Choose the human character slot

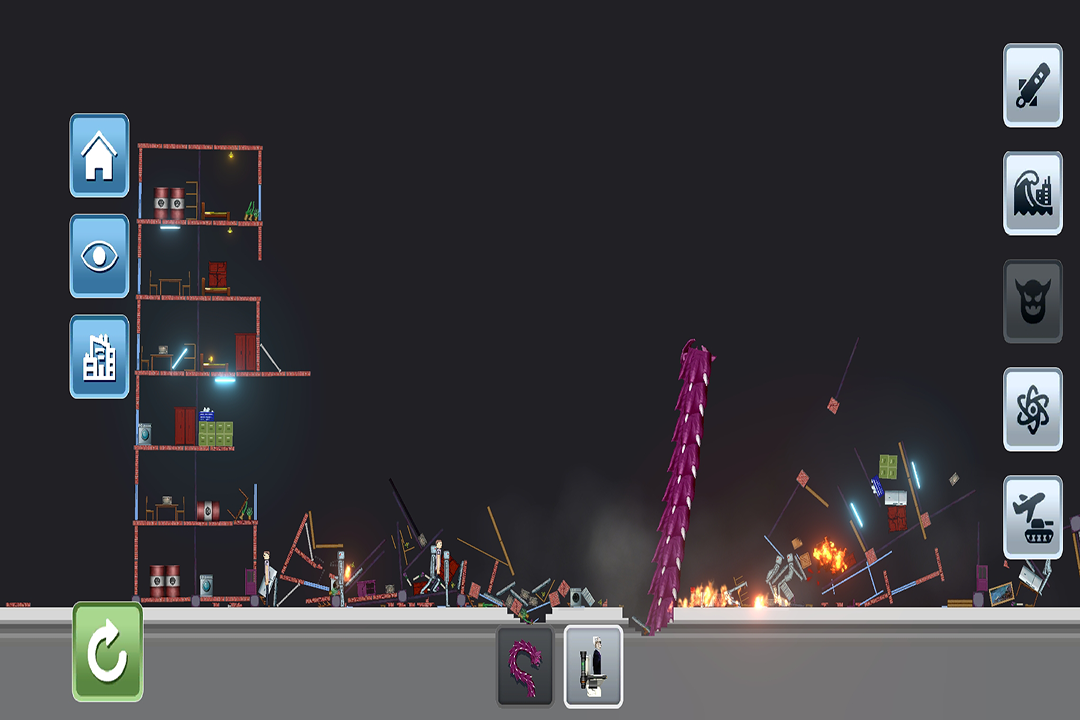593,667
